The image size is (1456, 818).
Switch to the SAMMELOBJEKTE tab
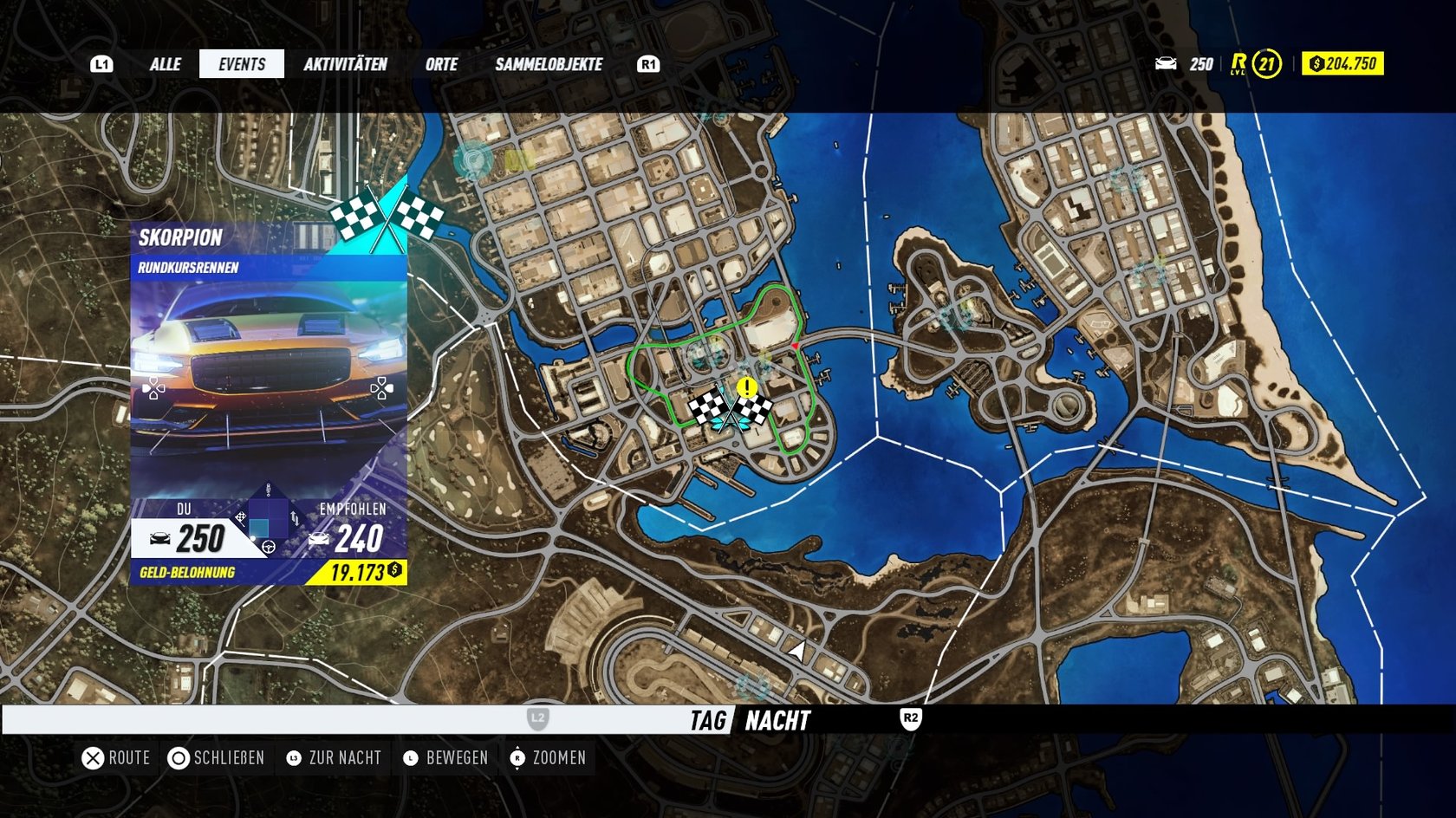[x=549, y=64]
